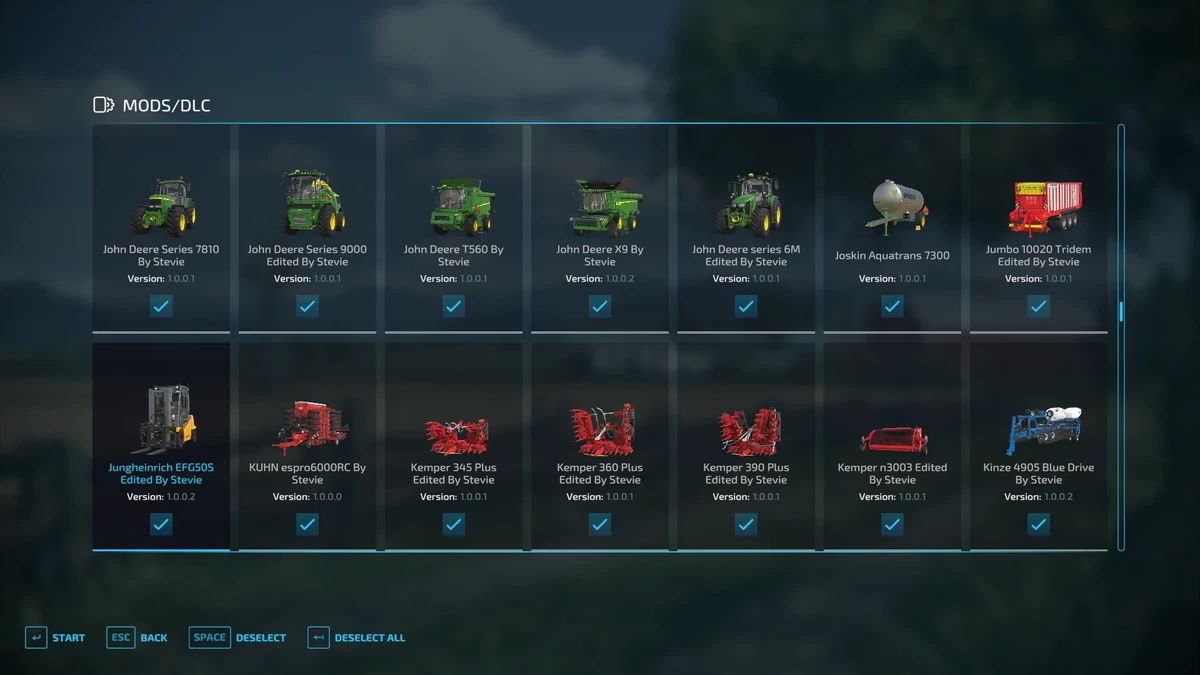Viewport: 1200px width, 675px height.
Task: Click the mod list scrollbar handle
Action: tap(1121, 311)
